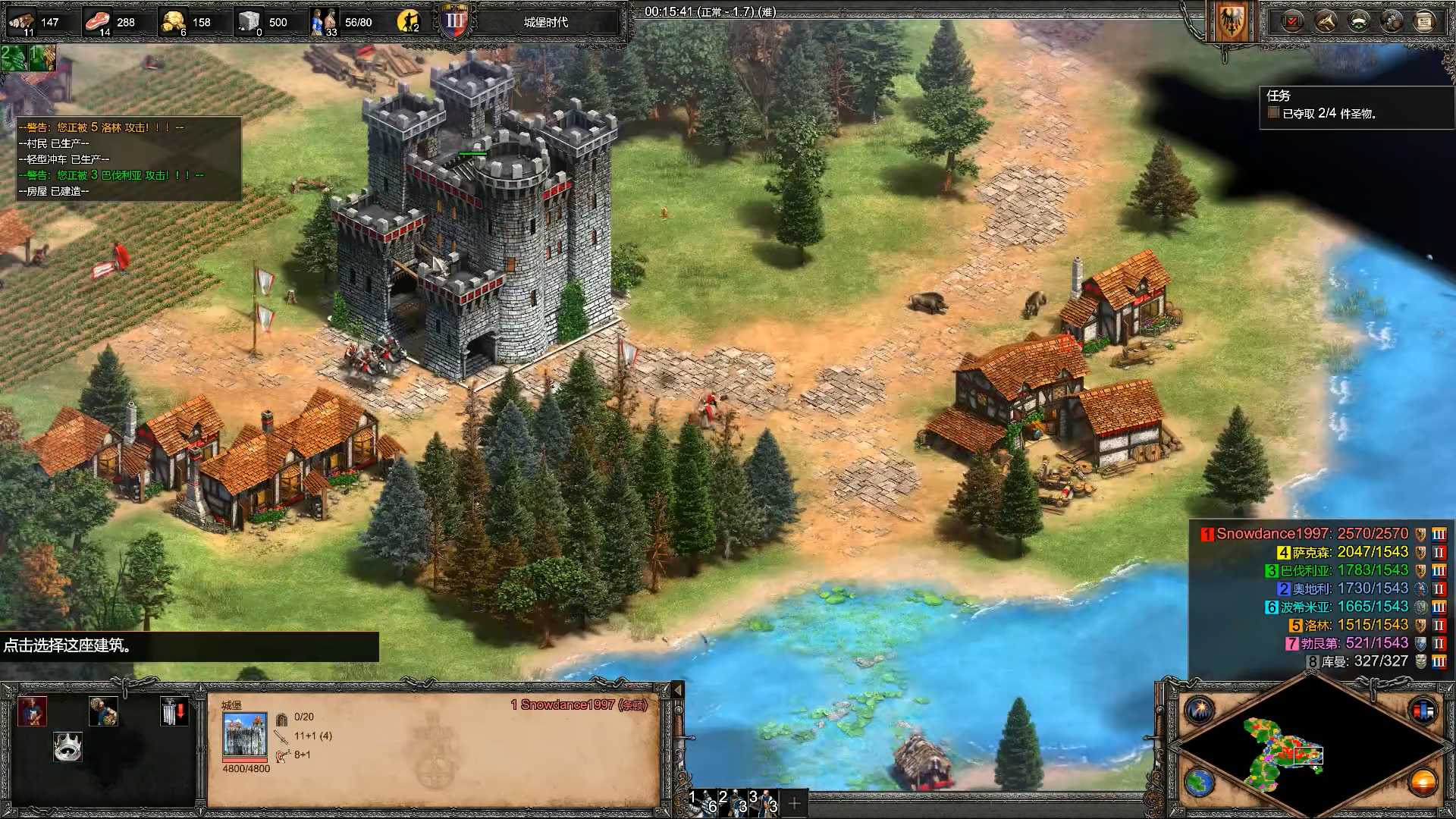Select the castle portrait in info panel
The height and width of the screenshot is (819, 1456).
(245, 733)
